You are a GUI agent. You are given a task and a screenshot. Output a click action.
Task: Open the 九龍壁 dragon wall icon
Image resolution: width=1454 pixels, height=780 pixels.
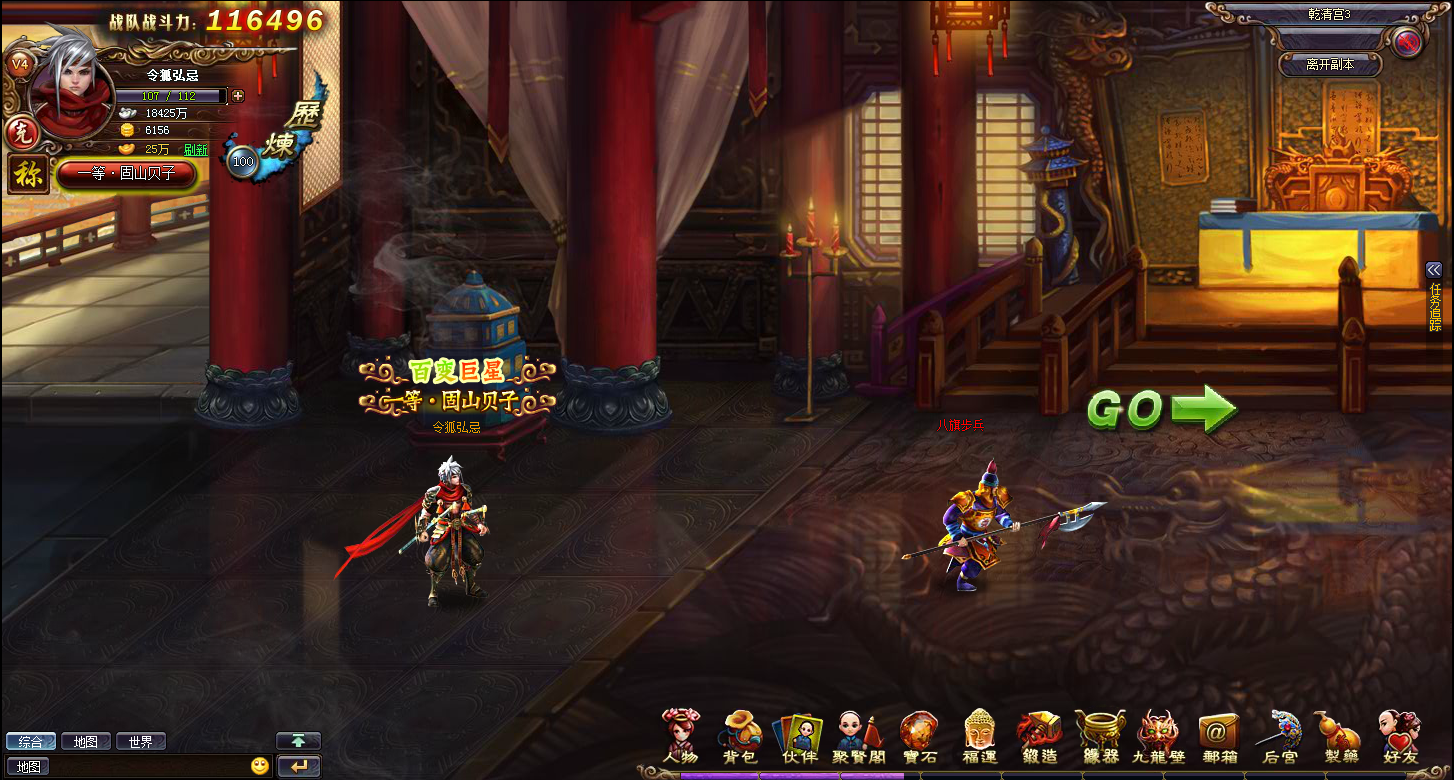[1159, 737]
